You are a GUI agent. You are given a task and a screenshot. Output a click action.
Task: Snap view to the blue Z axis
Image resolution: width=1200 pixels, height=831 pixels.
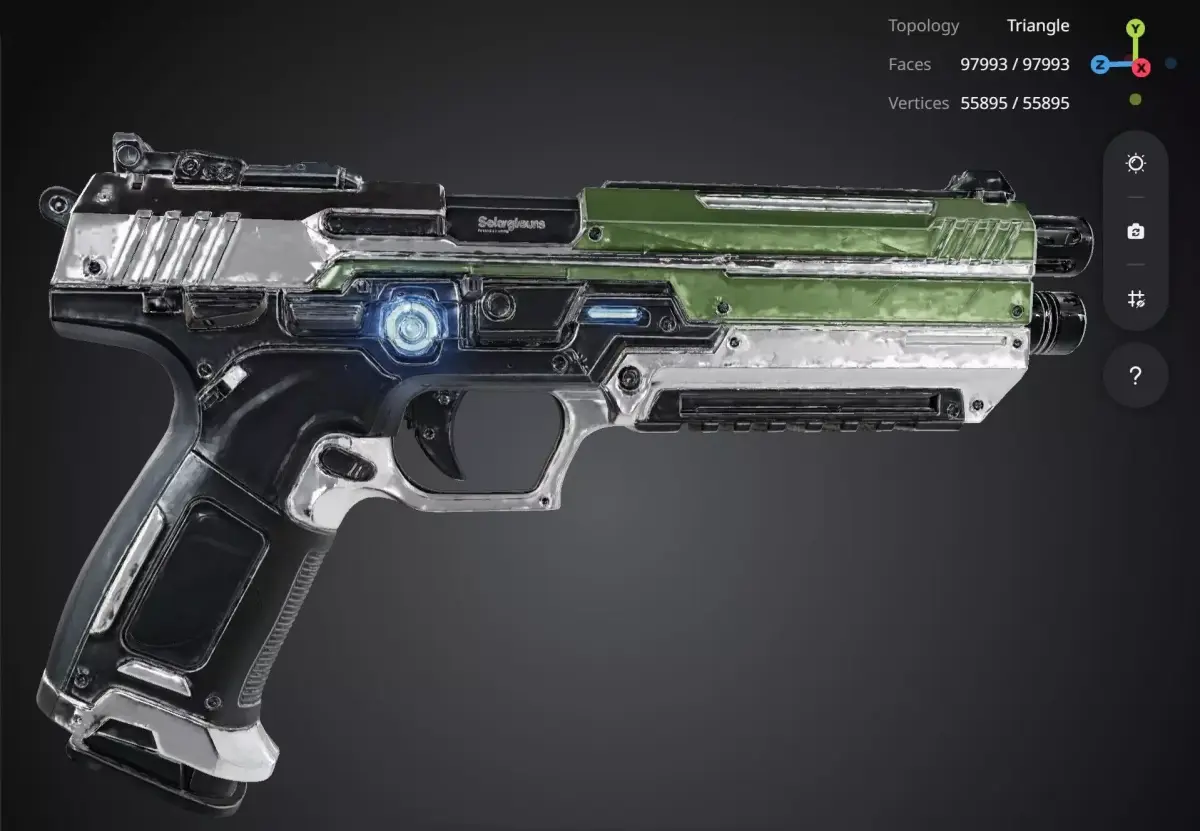(x=1100, y=65)
